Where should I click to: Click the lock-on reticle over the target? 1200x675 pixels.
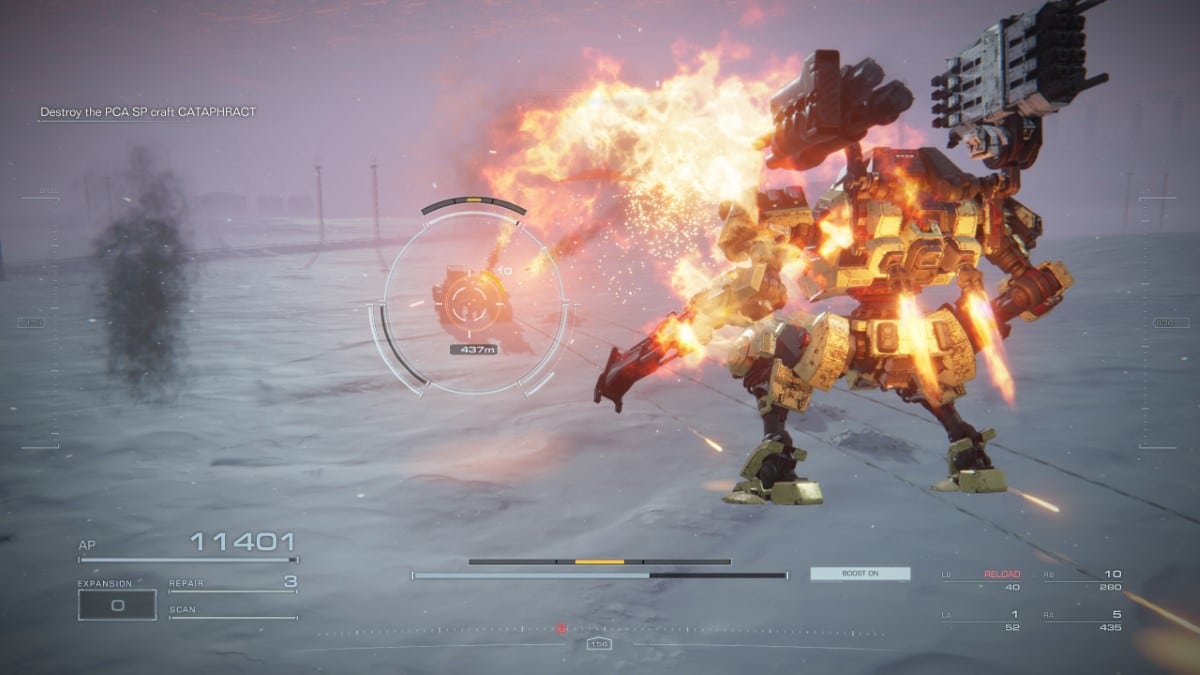tap(474, 298)
